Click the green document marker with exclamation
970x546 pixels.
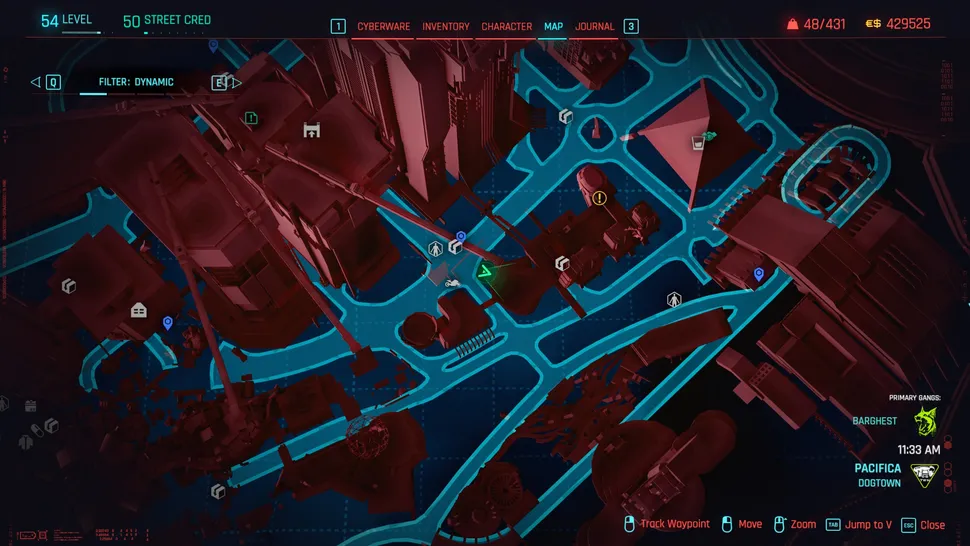tap(251, 118)
